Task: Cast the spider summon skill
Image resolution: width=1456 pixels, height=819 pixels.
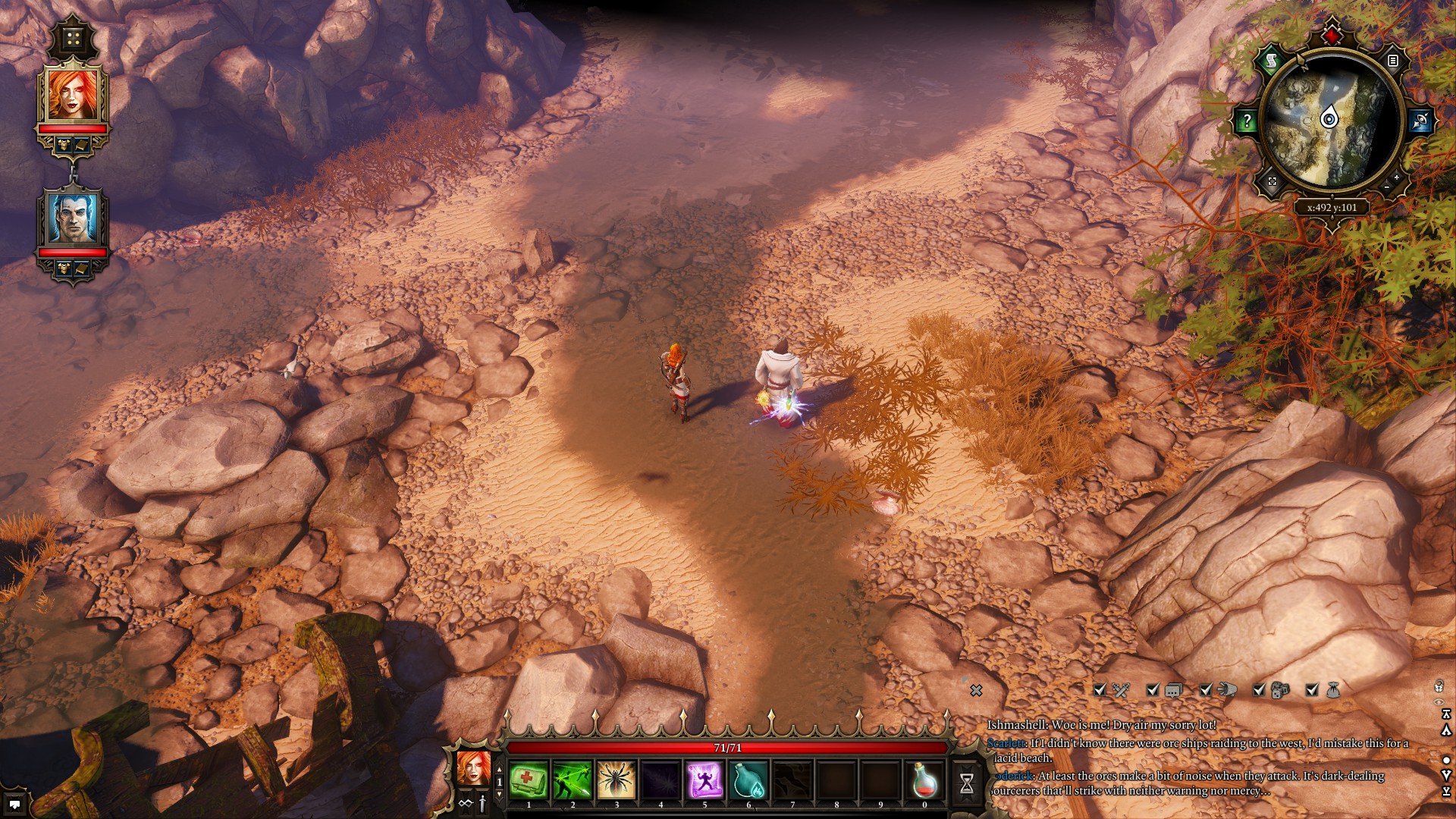Action: 617,780
